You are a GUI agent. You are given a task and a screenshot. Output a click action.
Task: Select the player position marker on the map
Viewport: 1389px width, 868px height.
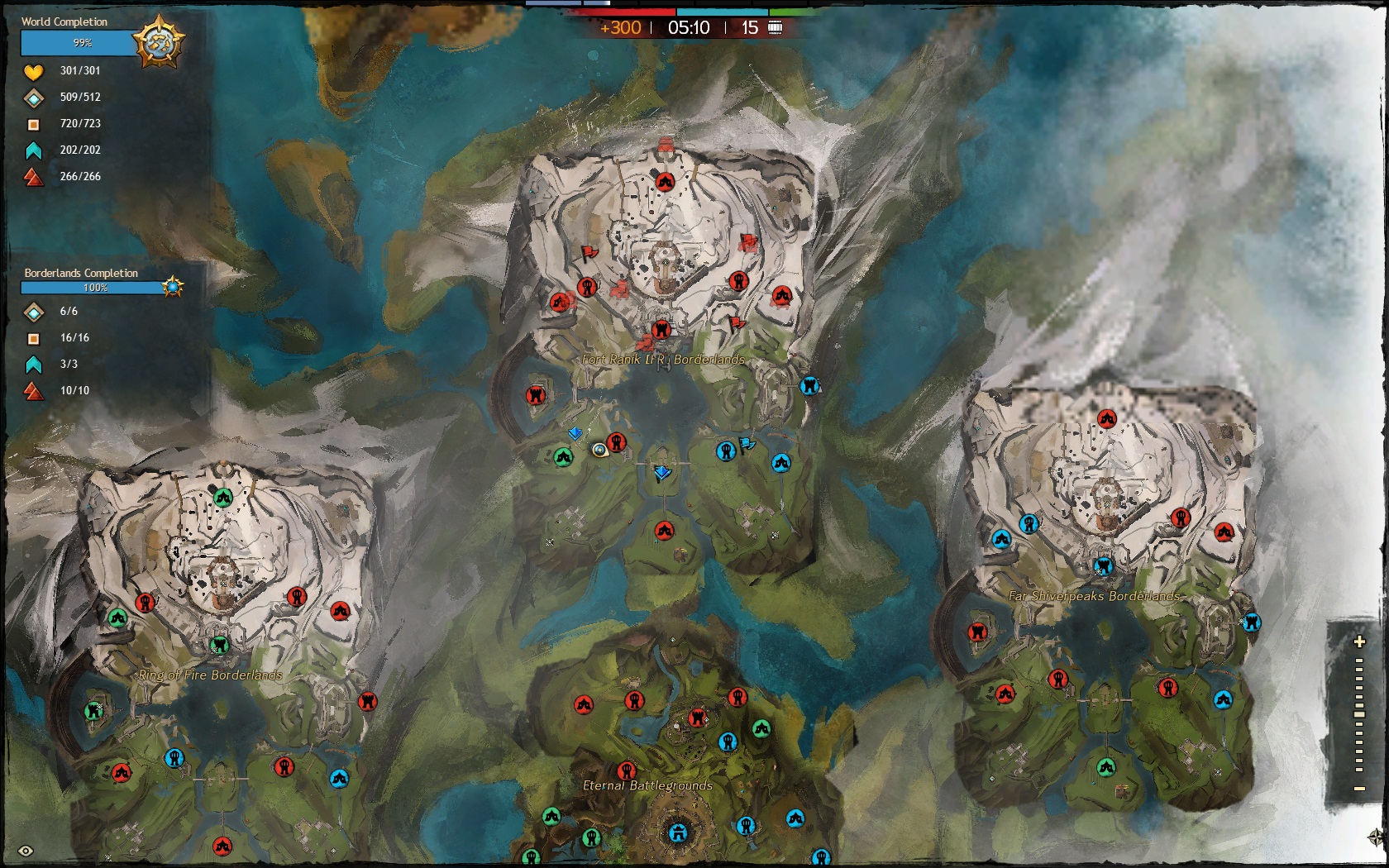600,451
